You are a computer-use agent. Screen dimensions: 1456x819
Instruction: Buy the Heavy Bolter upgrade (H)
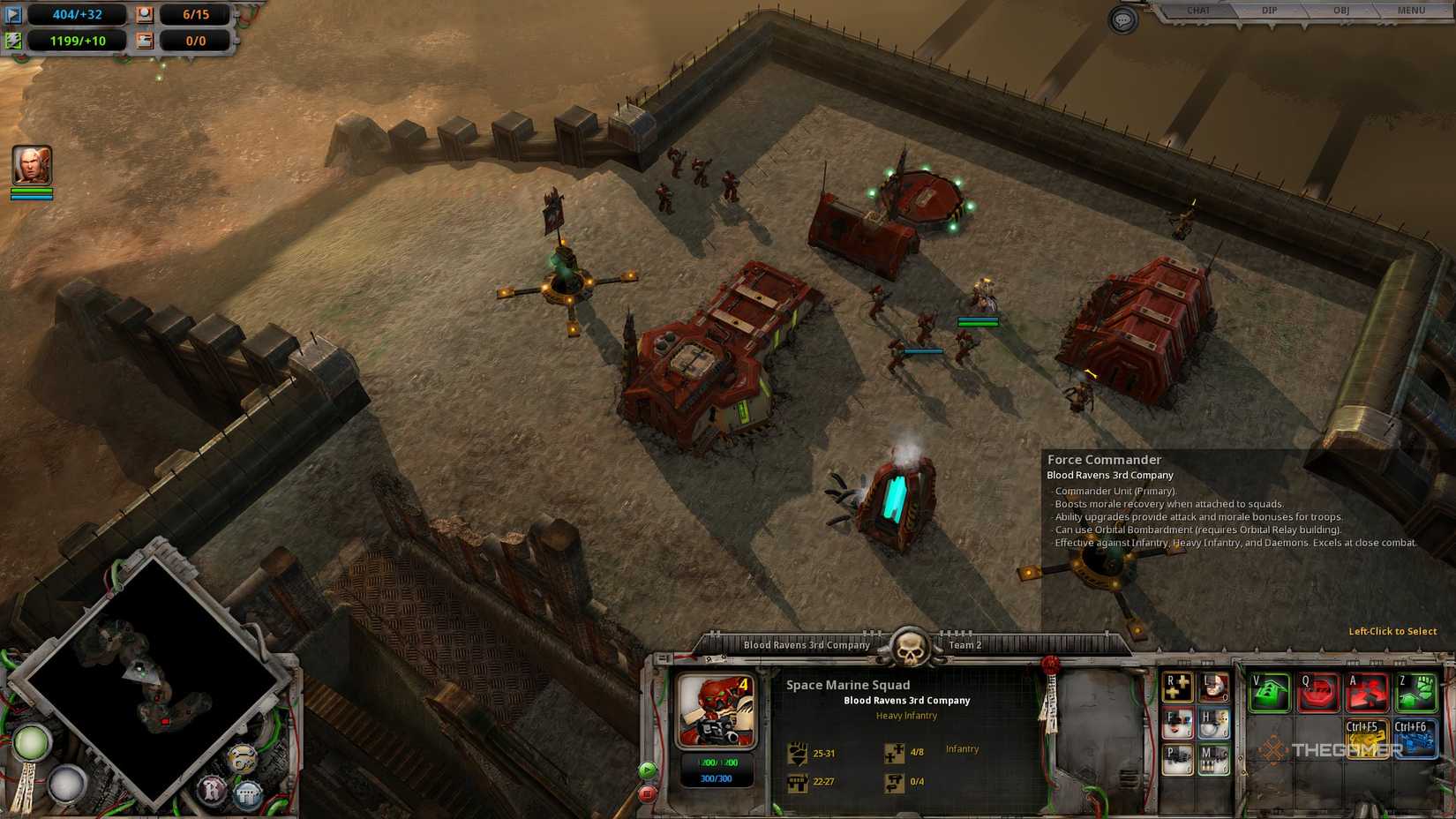1212,724
